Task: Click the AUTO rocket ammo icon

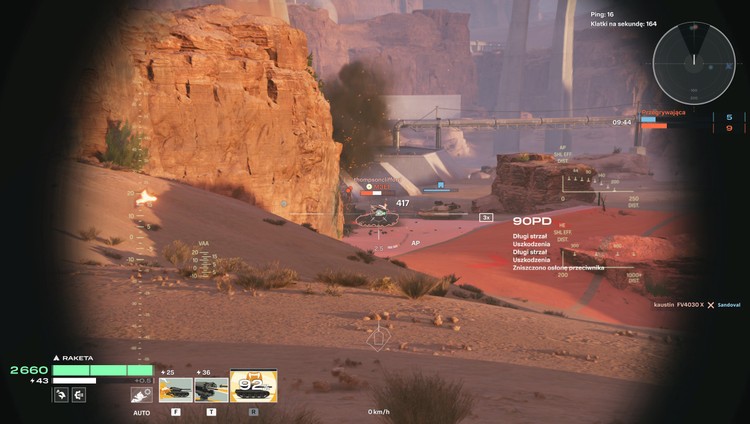Action: pos(141,394)
